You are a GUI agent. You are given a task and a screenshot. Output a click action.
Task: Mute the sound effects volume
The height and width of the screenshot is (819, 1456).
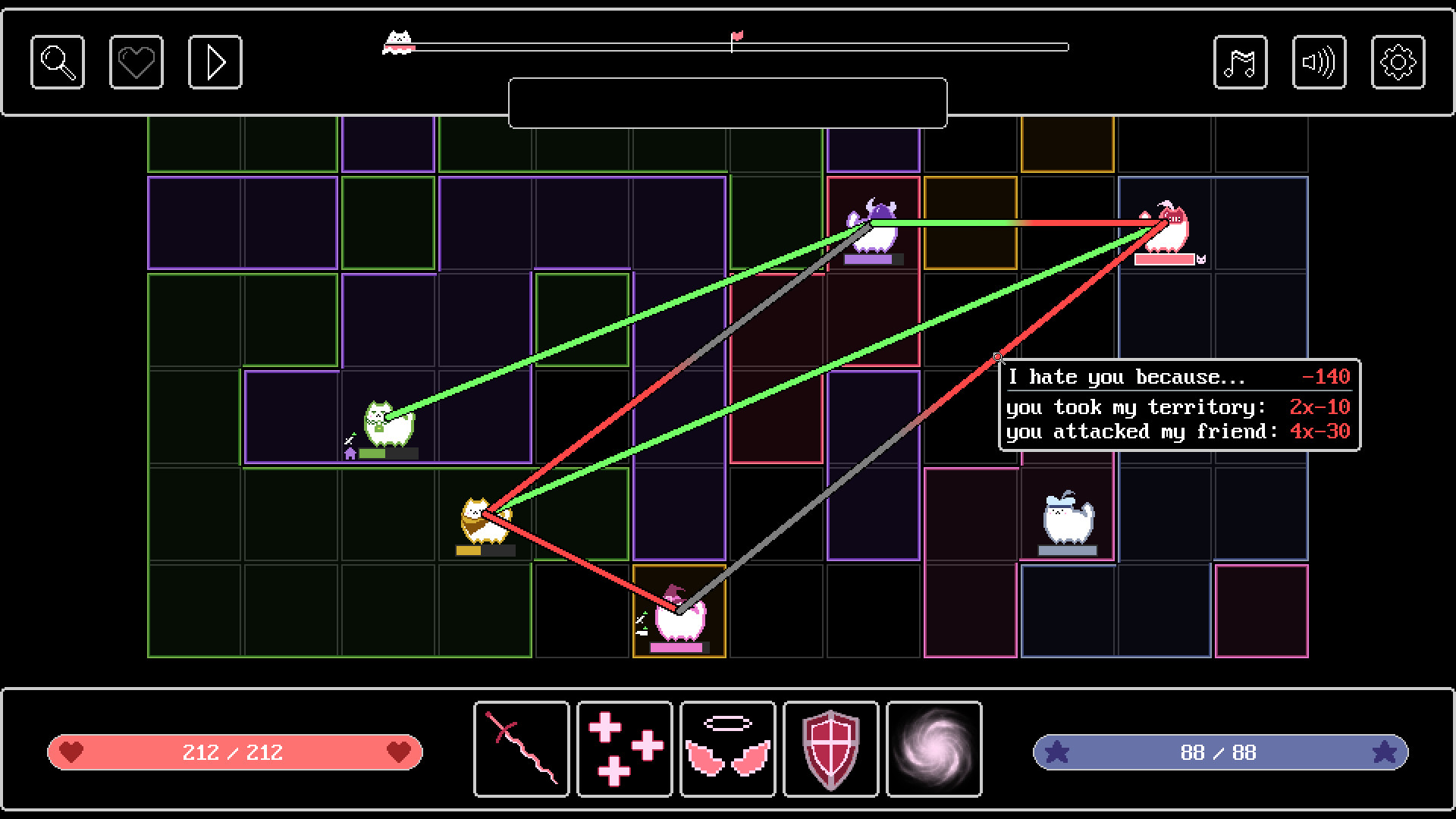1319,62
